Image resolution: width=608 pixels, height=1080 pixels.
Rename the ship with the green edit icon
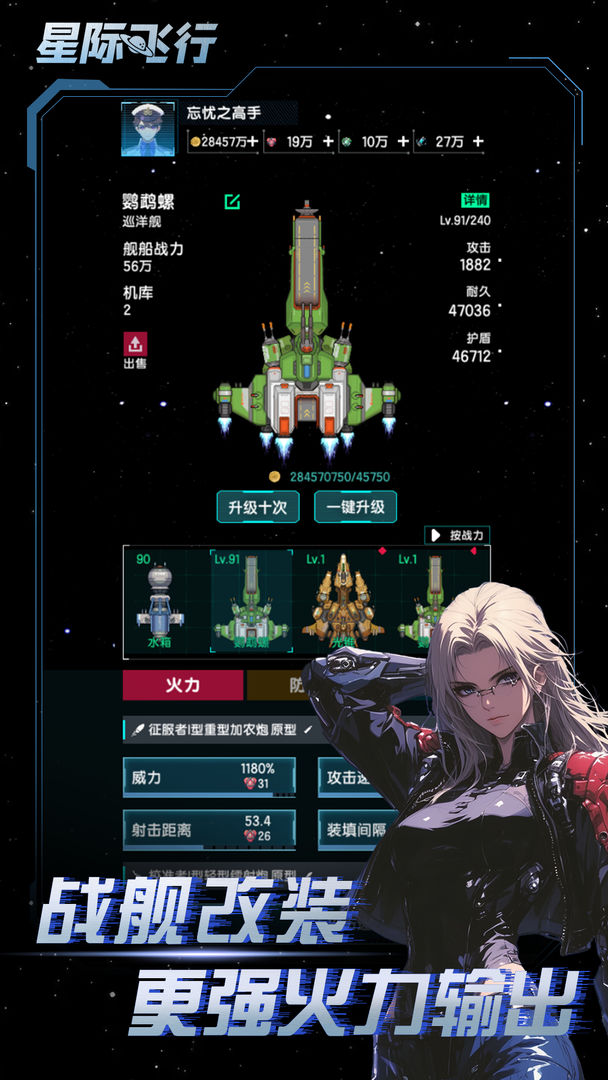(x=232, y=202)
